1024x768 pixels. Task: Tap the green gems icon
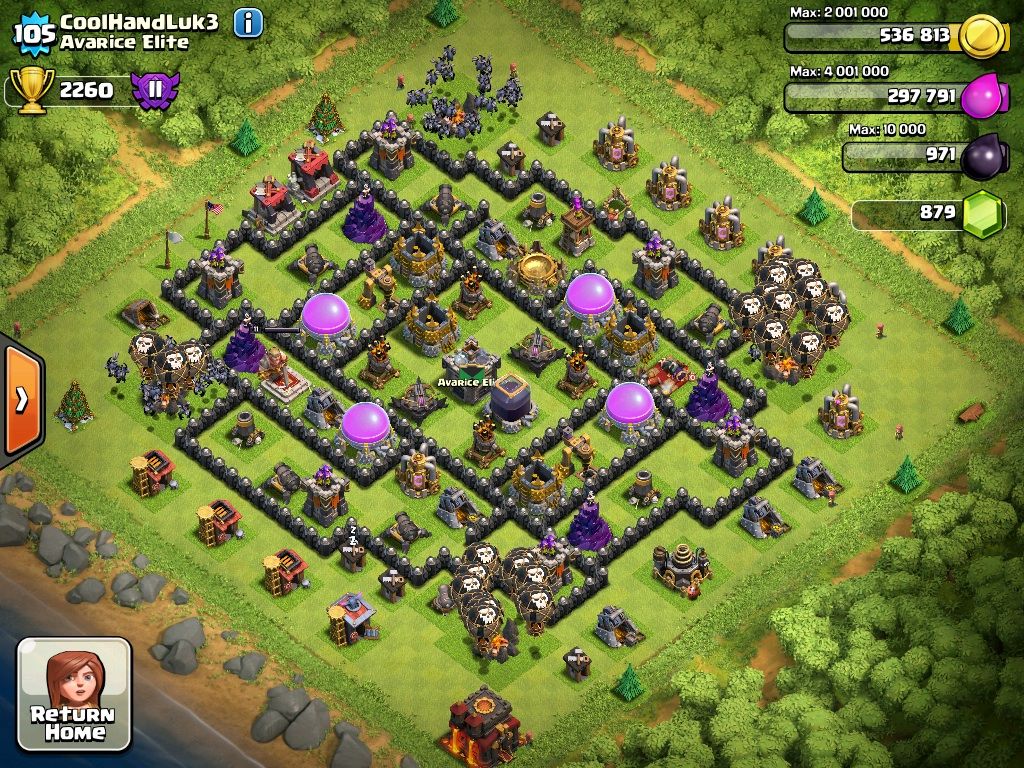click(x=983, y=213)
